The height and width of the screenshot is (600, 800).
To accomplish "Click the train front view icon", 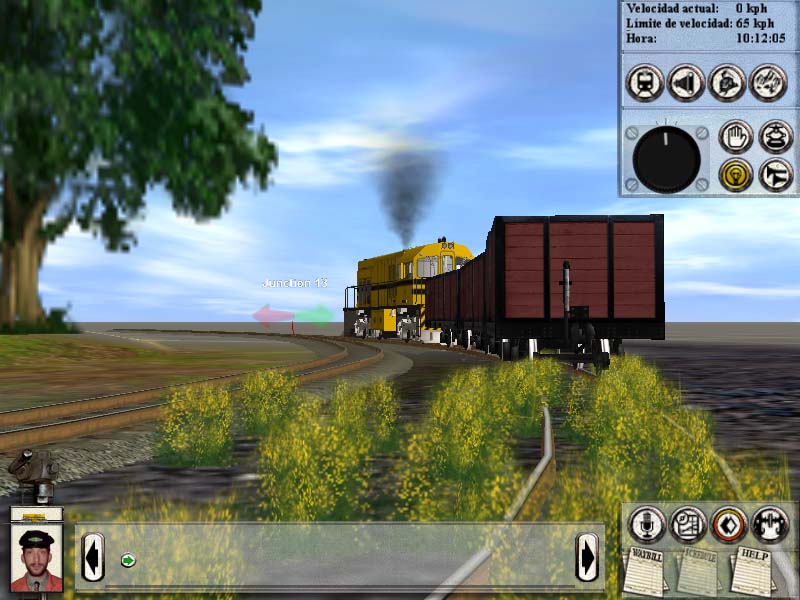I will point(645,82).
